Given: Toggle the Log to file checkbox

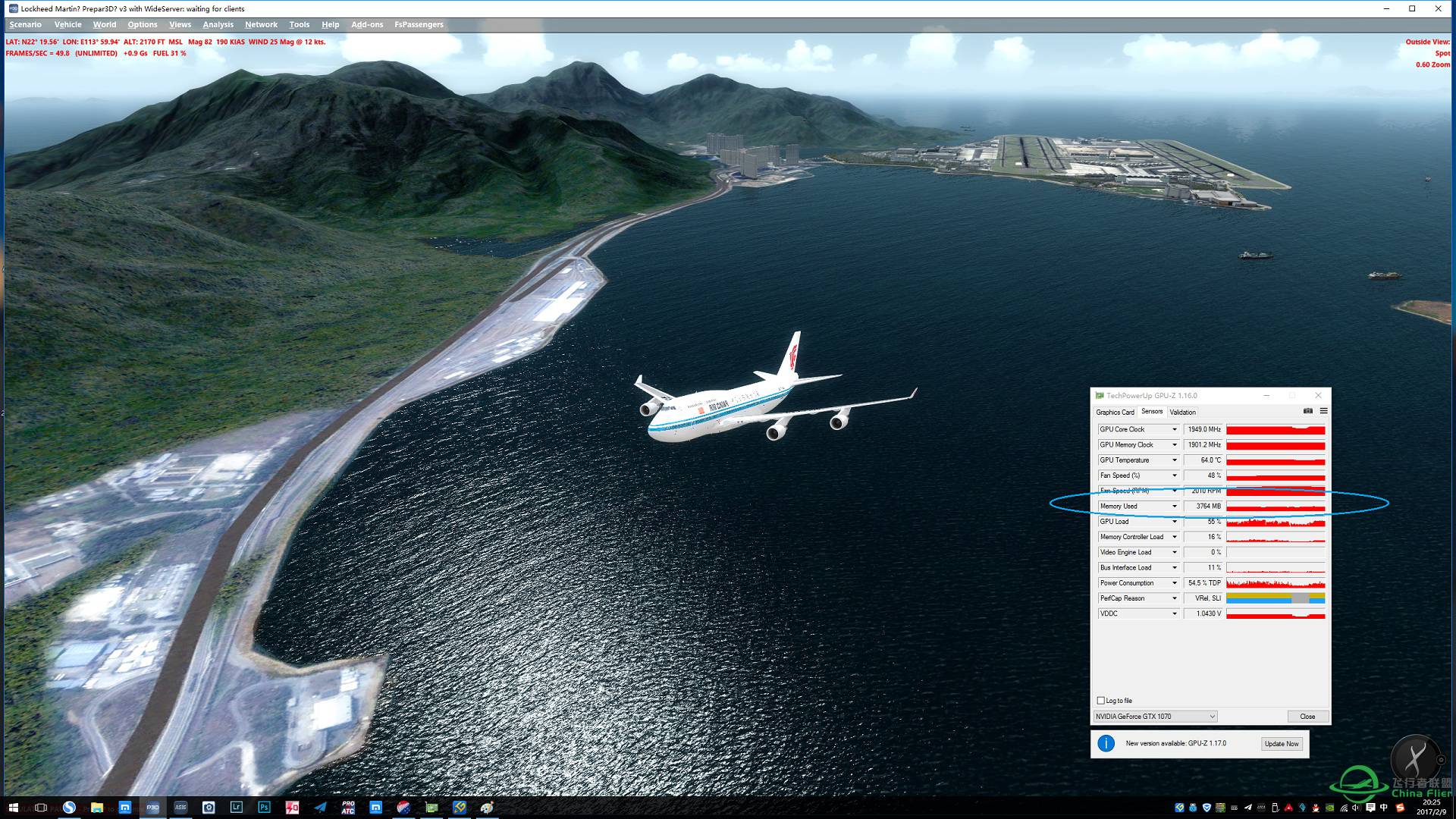Looking at the screenshot, I should pos(1101,701).
